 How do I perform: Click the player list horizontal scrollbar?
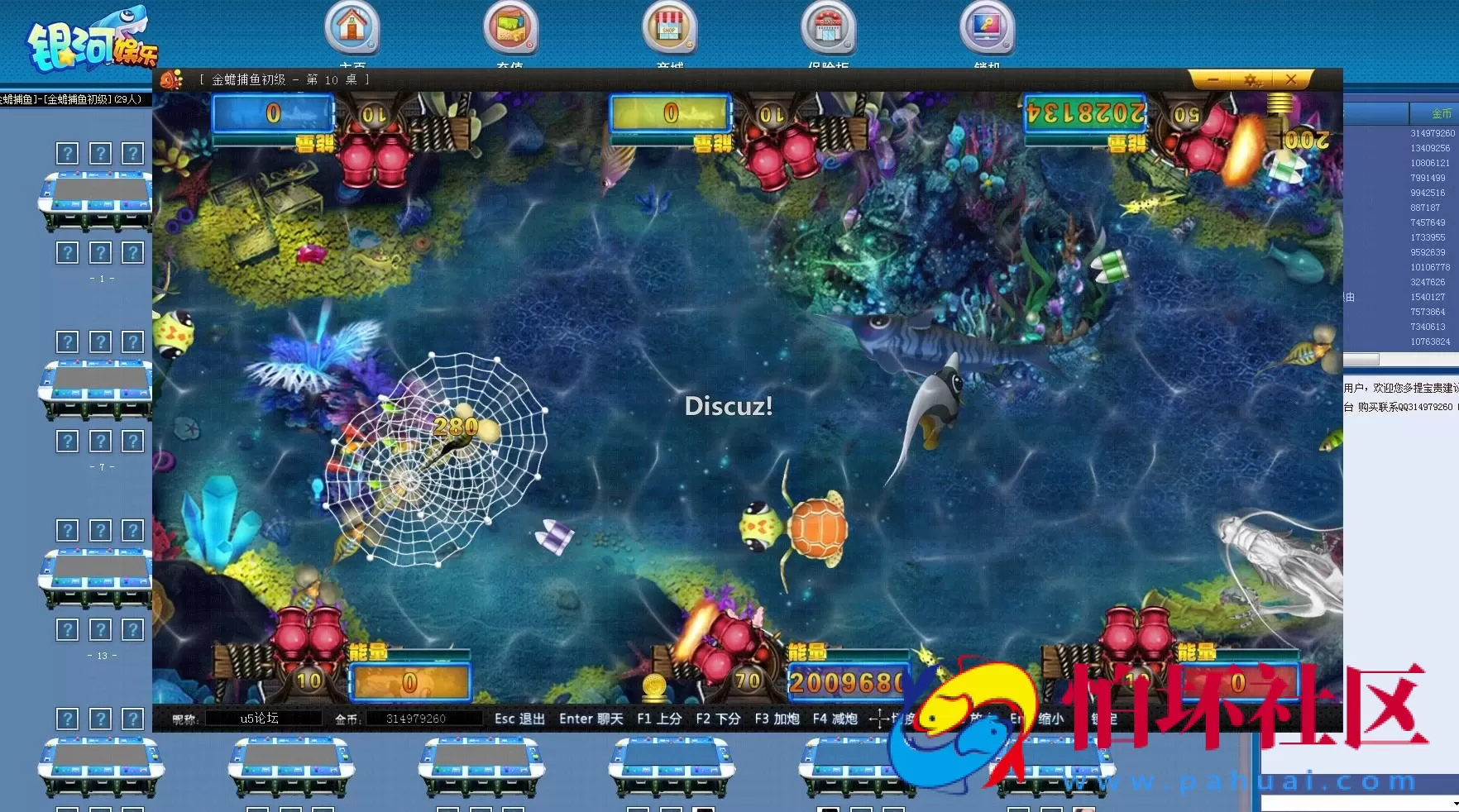pos(1361,360)
